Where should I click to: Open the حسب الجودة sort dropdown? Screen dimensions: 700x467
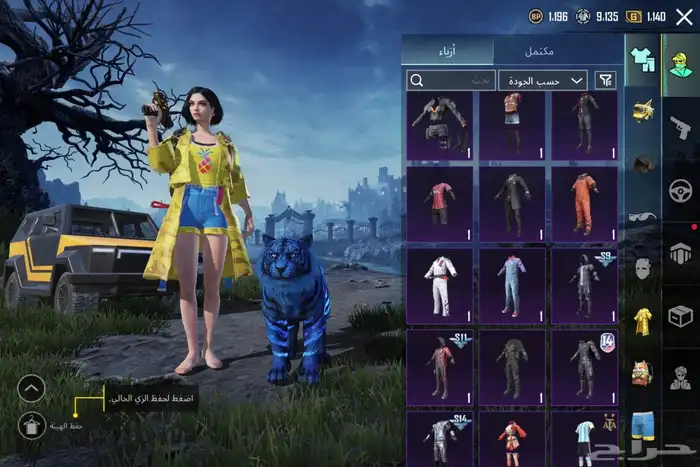coord(543,80)
